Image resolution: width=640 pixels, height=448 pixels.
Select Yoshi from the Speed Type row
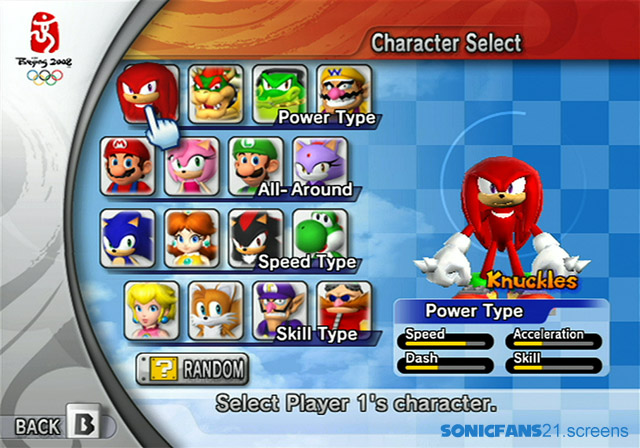(x=320, y=234)
